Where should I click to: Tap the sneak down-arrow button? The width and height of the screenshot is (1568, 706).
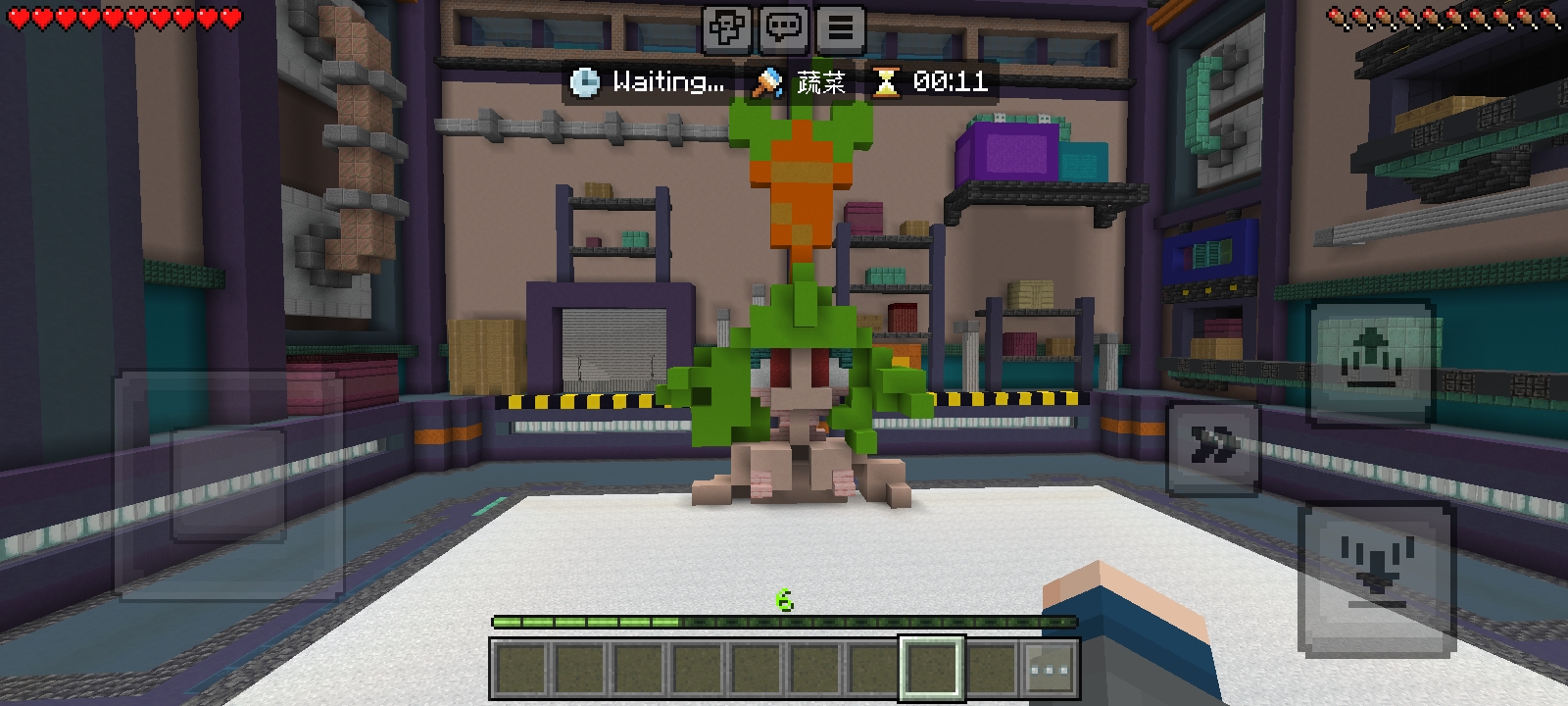(x=1376, y=579)
